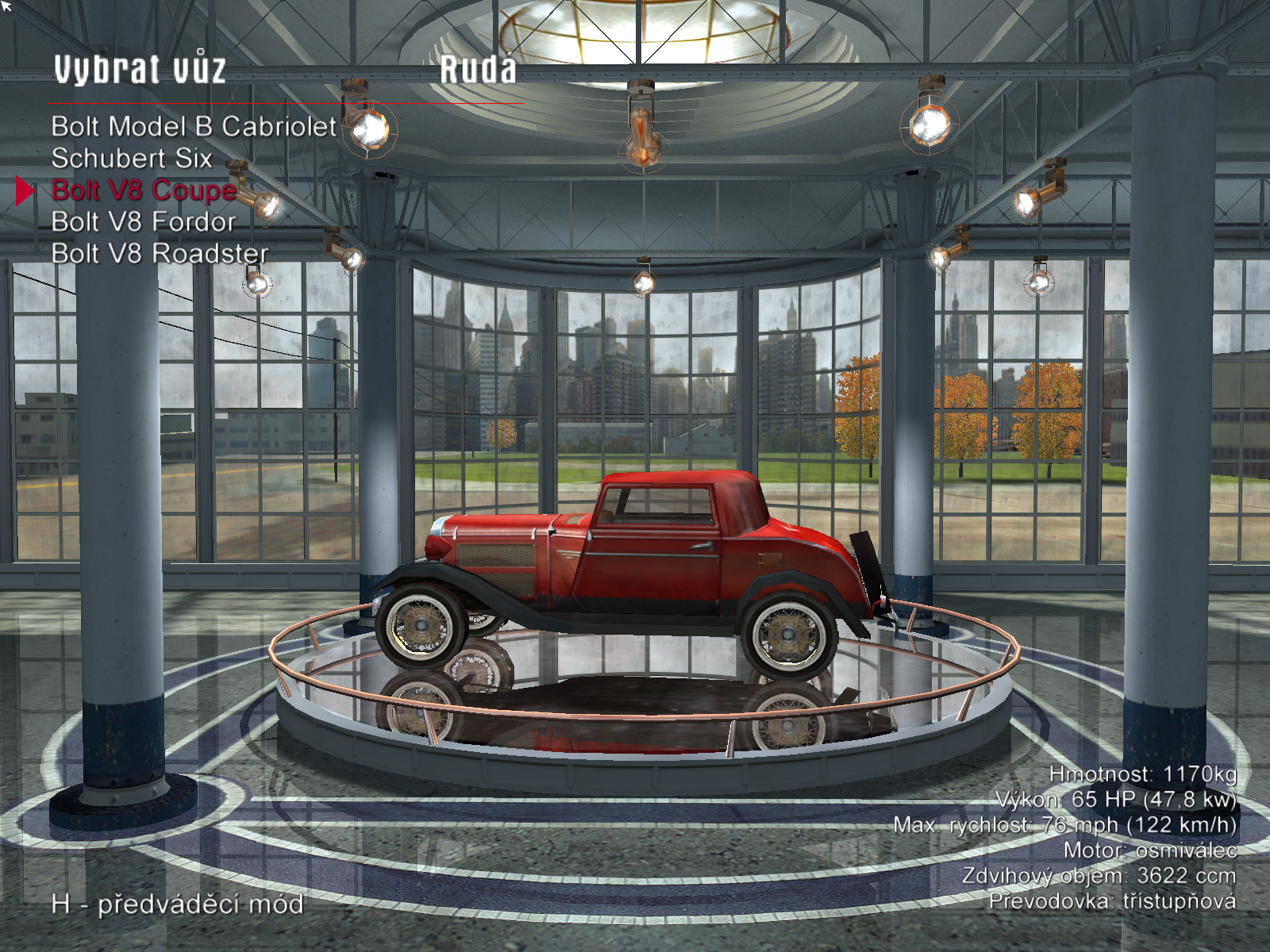Select the Bolt V8 Fordor entry
The height and width of the screenshot is (952, 1270).
point(144,222)
